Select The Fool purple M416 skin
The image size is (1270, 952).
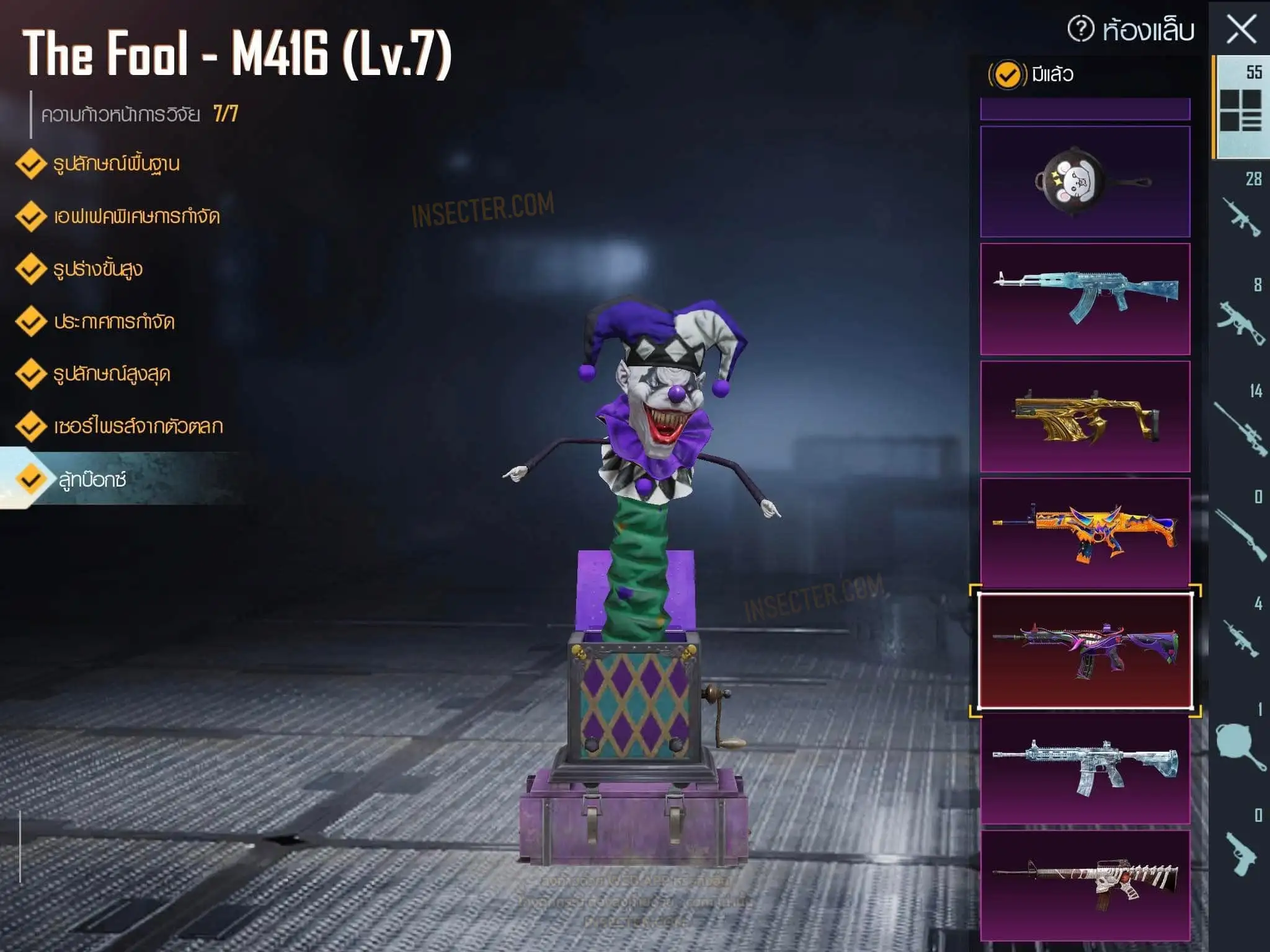click(x=1085, y=651)
